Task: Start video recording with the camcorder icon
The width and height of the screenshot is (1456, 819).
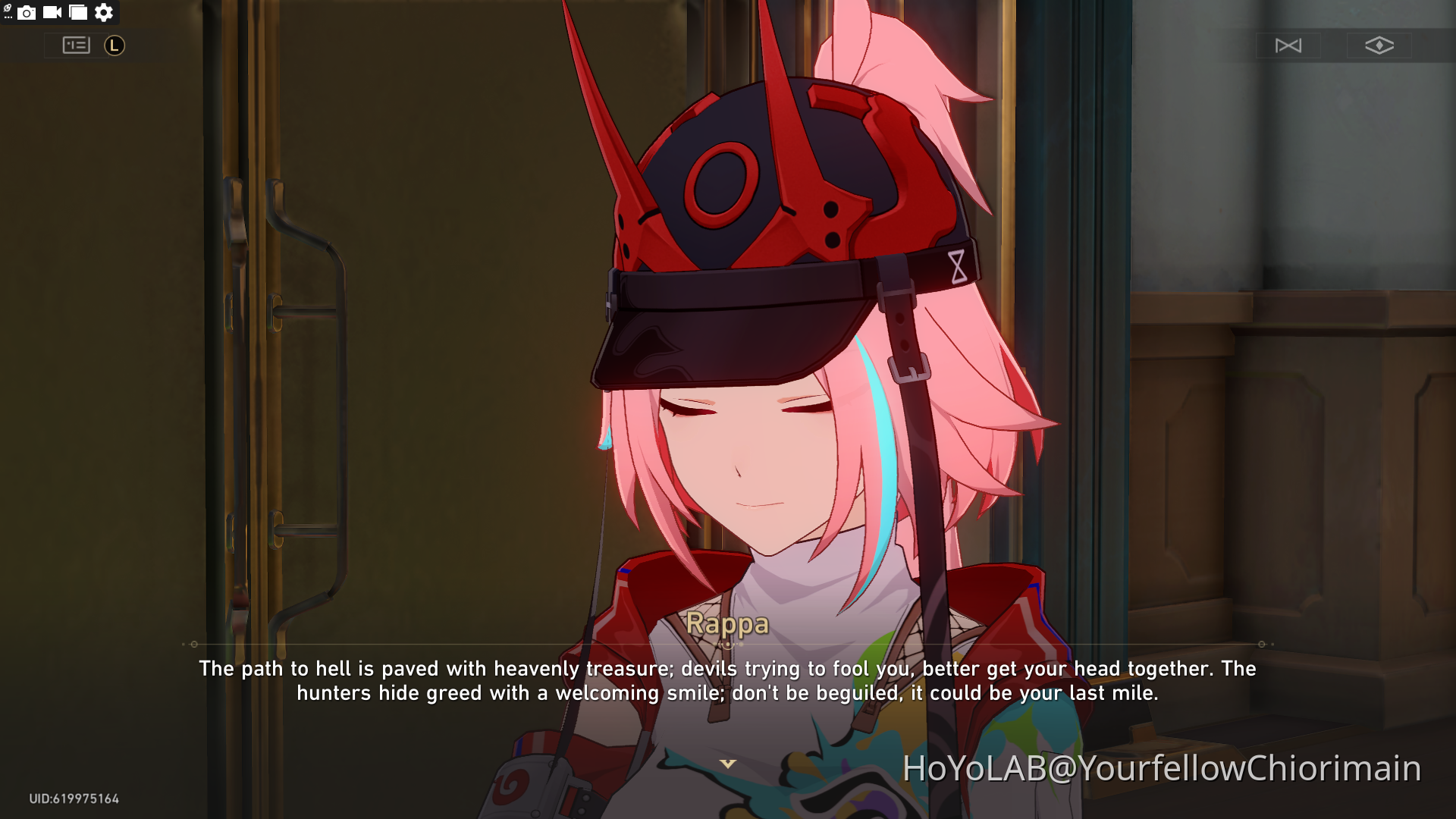Action: (52, 12)
